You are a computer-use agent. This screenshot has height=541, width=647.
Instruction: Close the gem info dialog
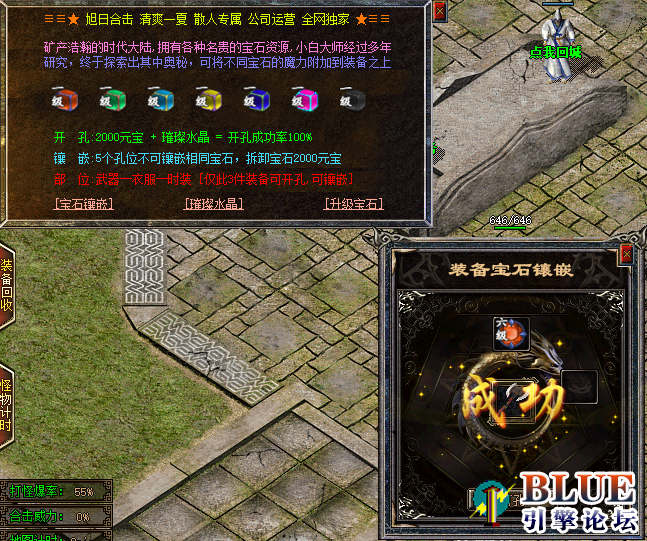pyautogui.click(x=440, y=11)
